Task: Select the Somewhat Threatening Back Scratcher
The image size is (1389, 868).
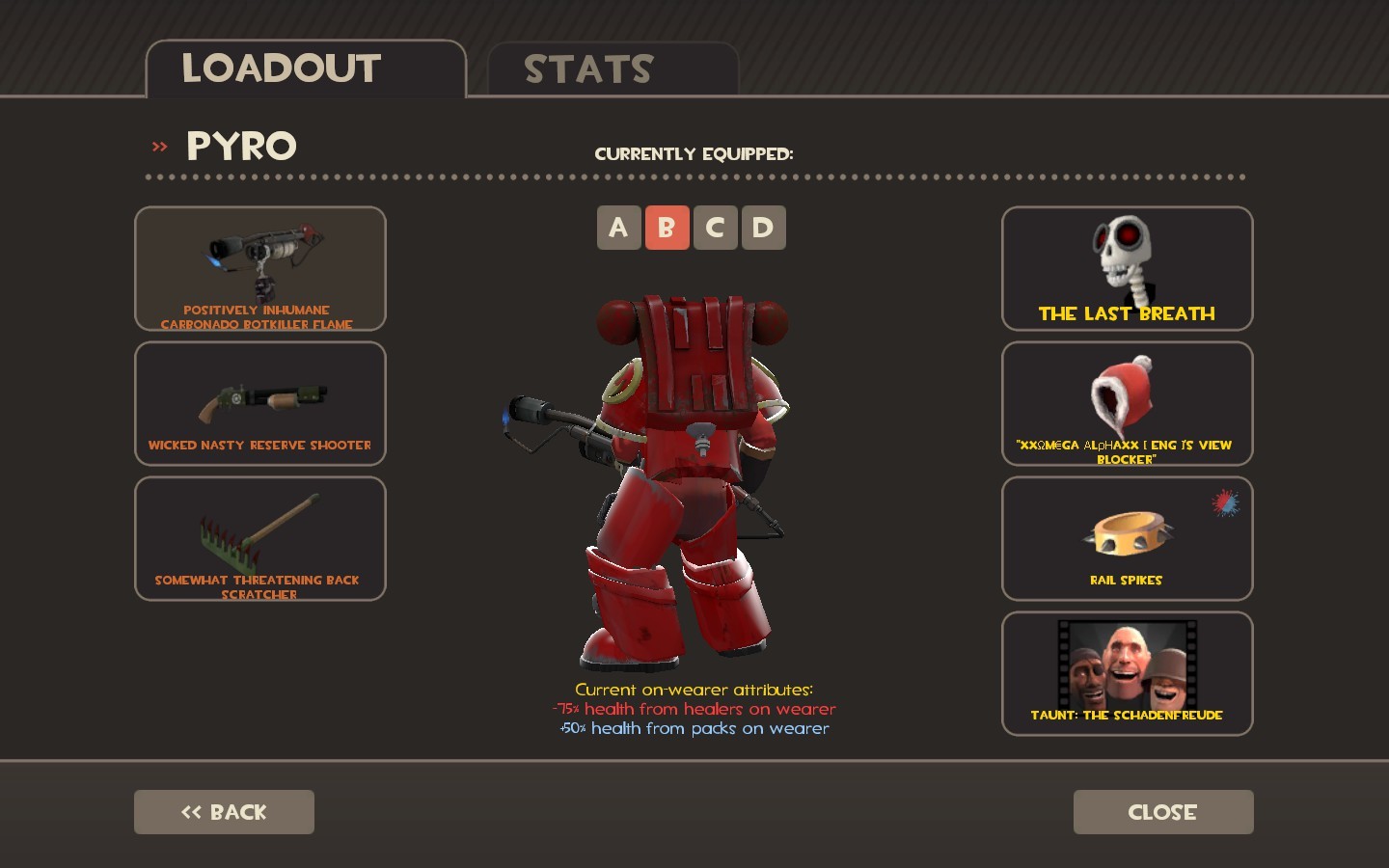Action: click(259, 538)
